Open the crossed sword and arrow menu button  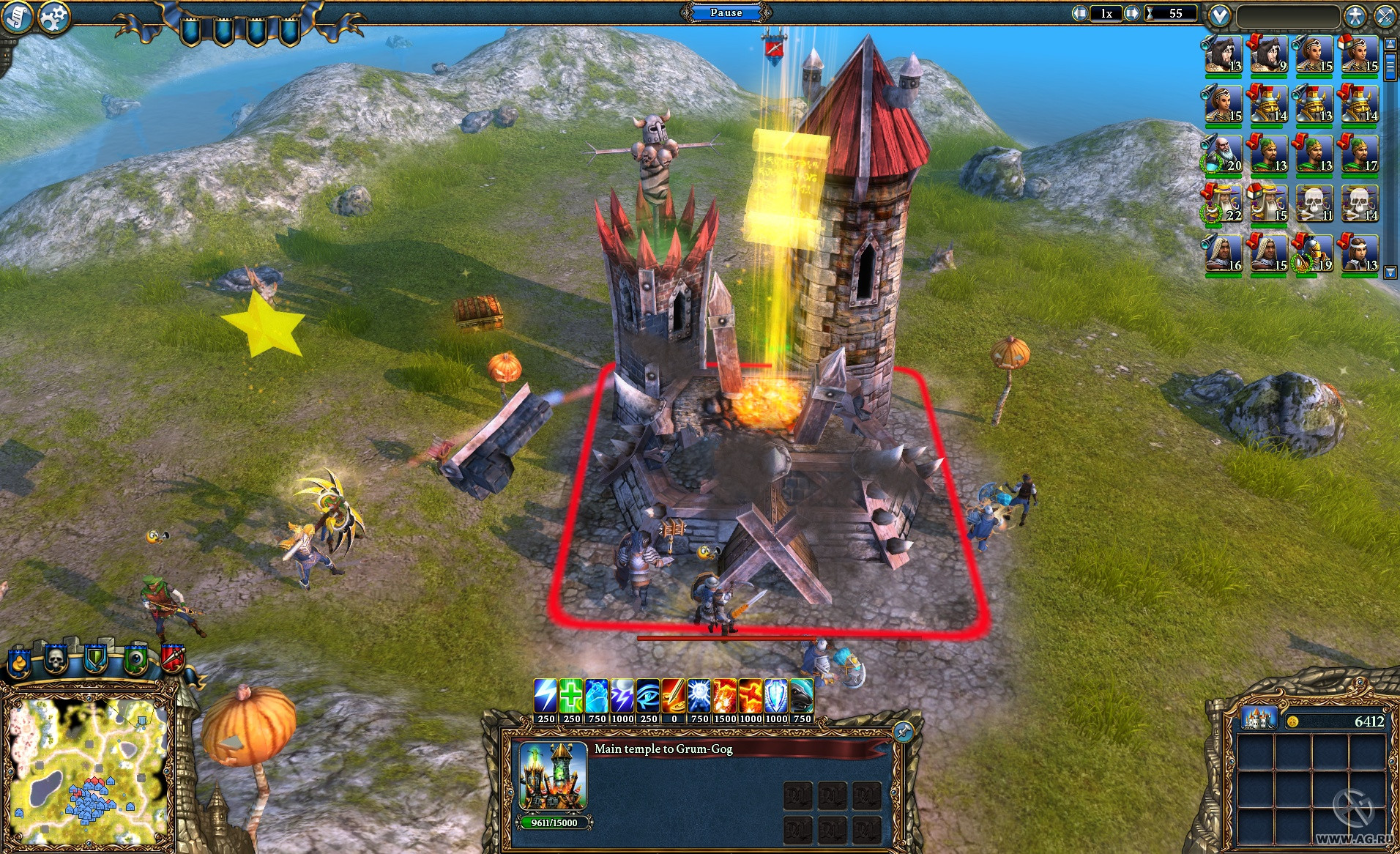(1385, 15)
